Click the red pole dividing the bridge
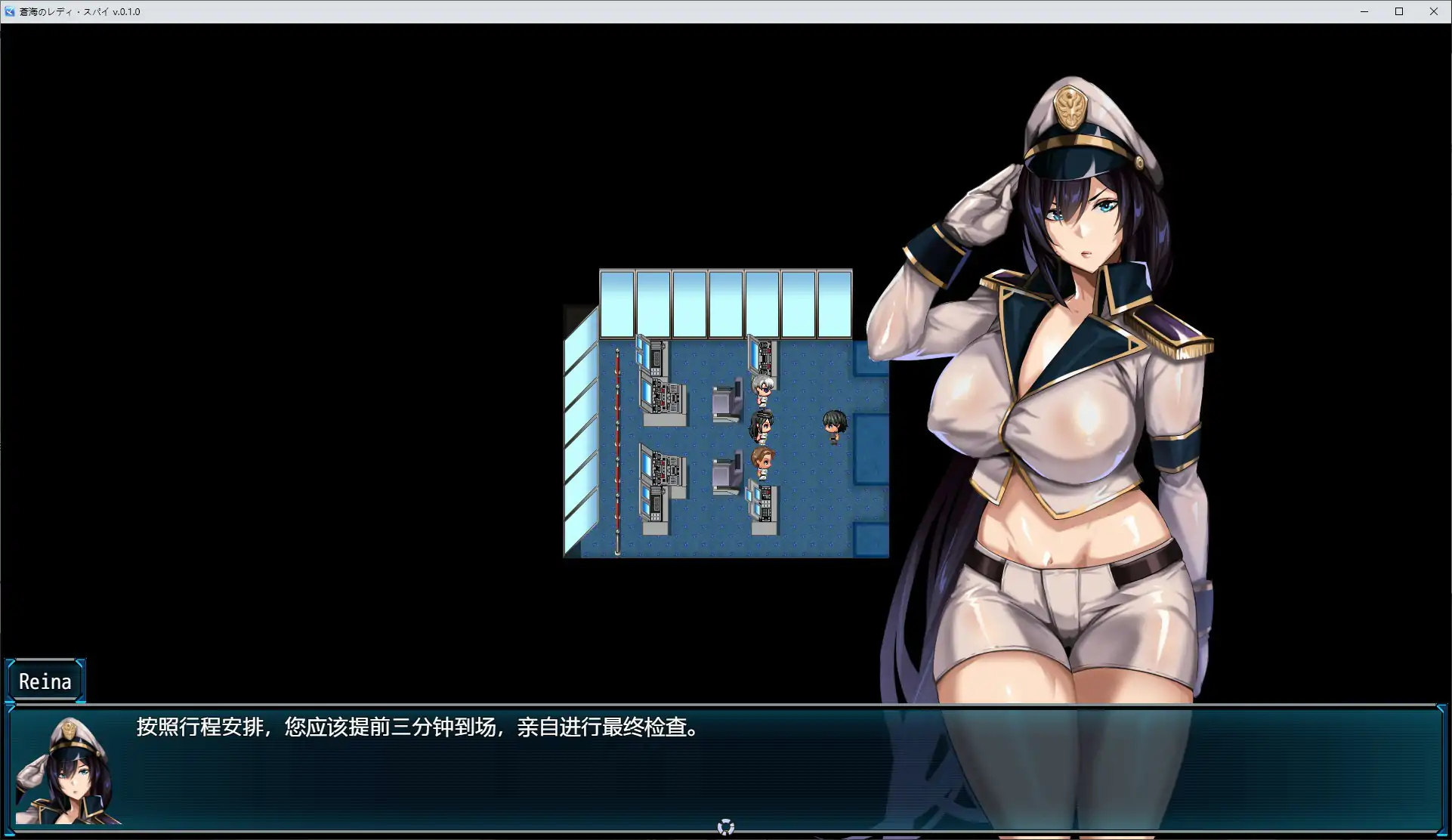1452x840 pixels. point(619,438)
